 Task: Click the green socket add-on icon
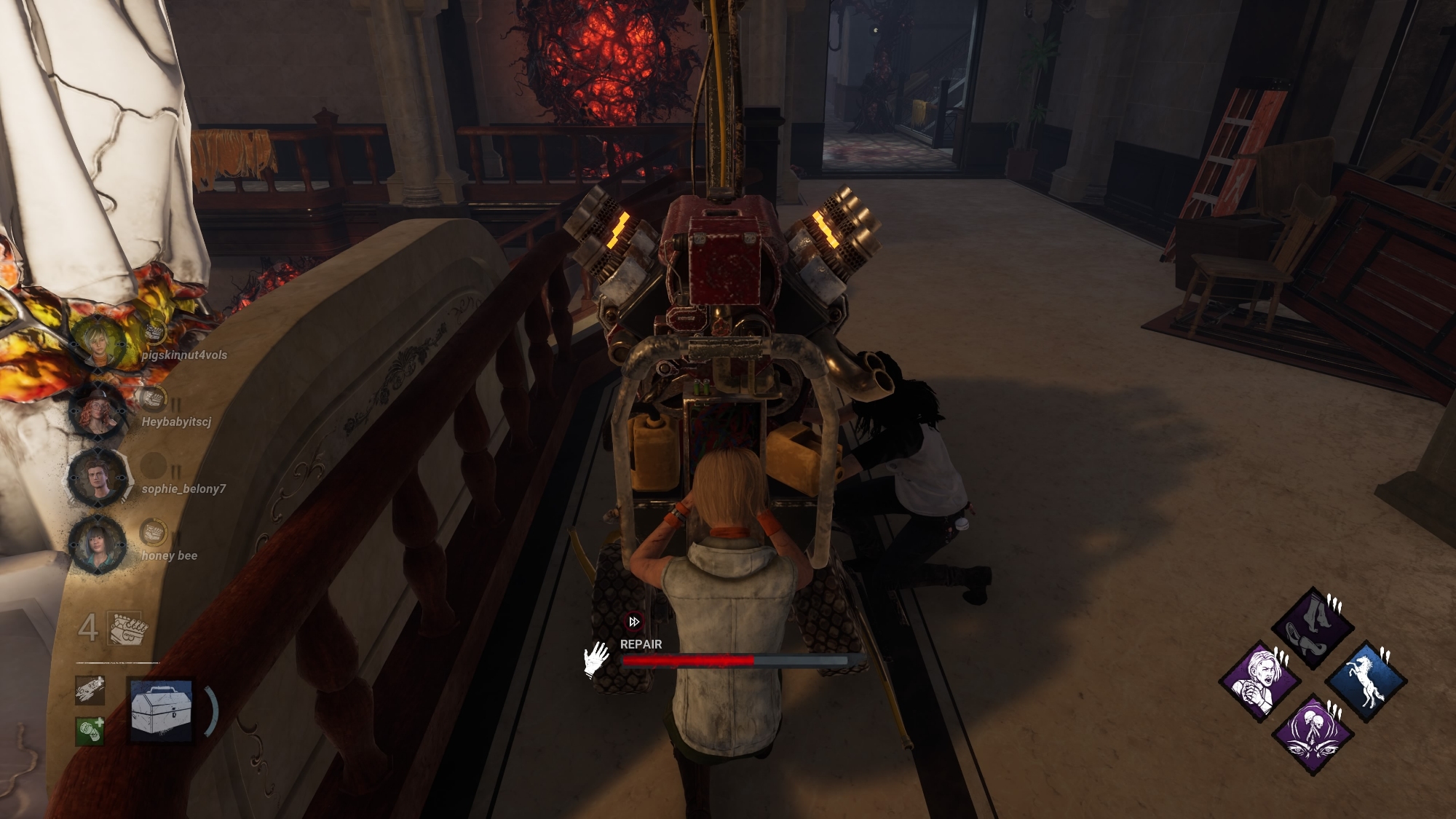coord(90,730)
